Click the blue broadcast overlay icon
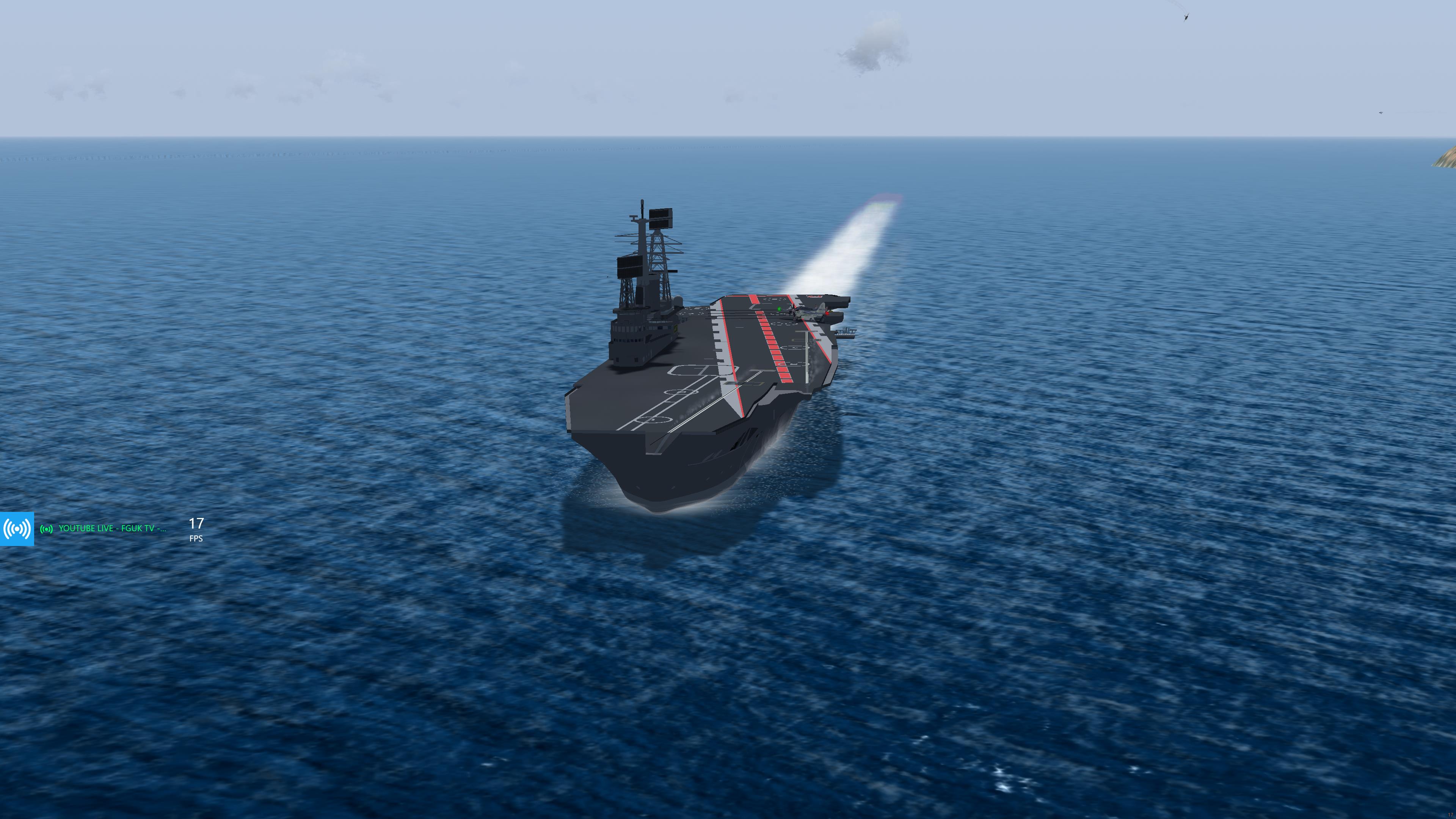The width and height of the screenshot is (1456, 819). pos(17,529)
